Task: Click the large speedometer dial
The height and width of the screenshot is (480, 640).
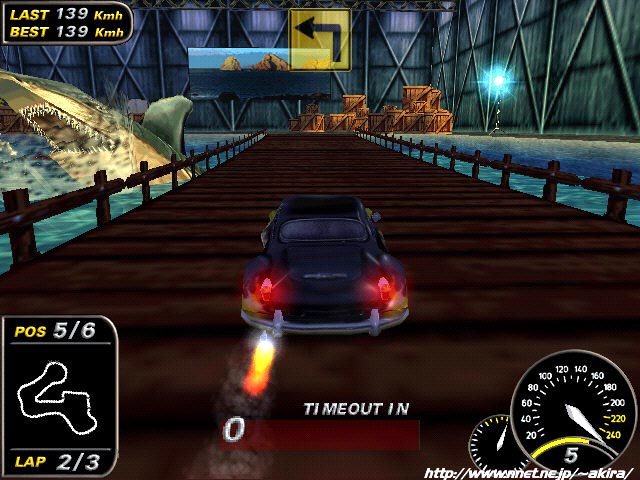Action: coord(572,410)
